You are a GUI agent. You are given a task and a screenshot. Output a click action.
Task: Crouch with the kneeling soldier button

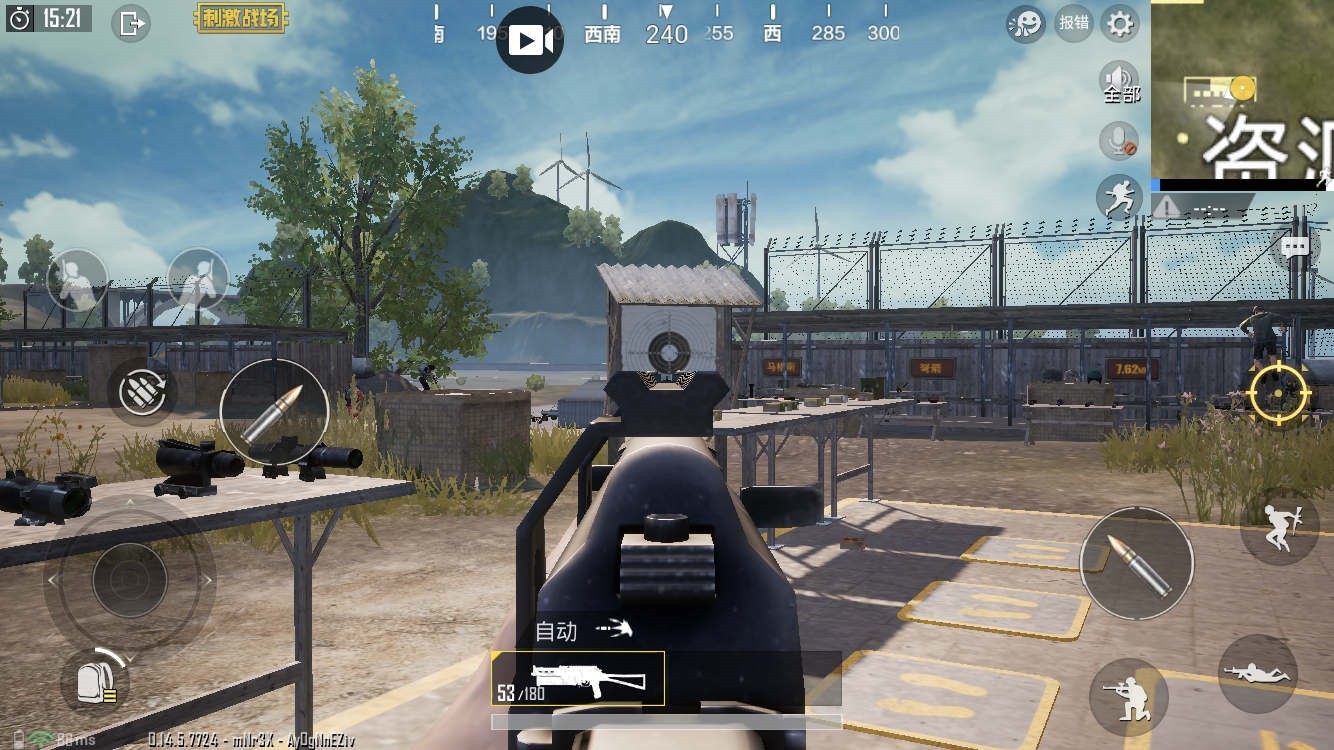[1128, 695]
